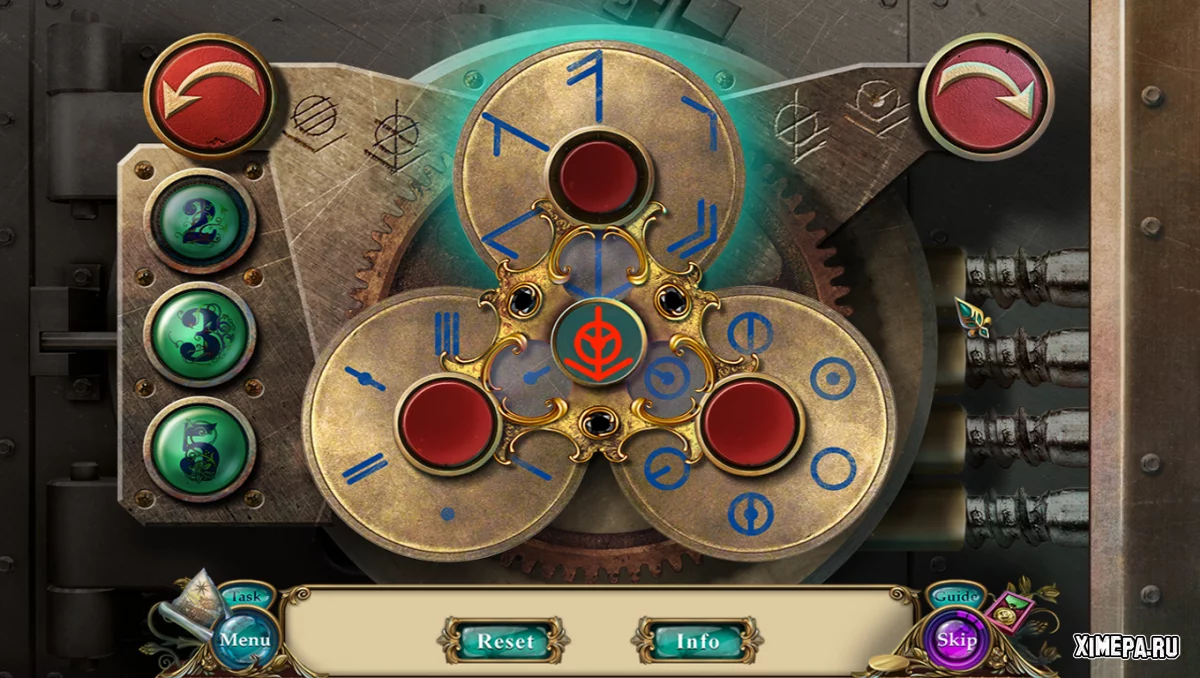
Task: Open the Guide
Action: point(955,597)
